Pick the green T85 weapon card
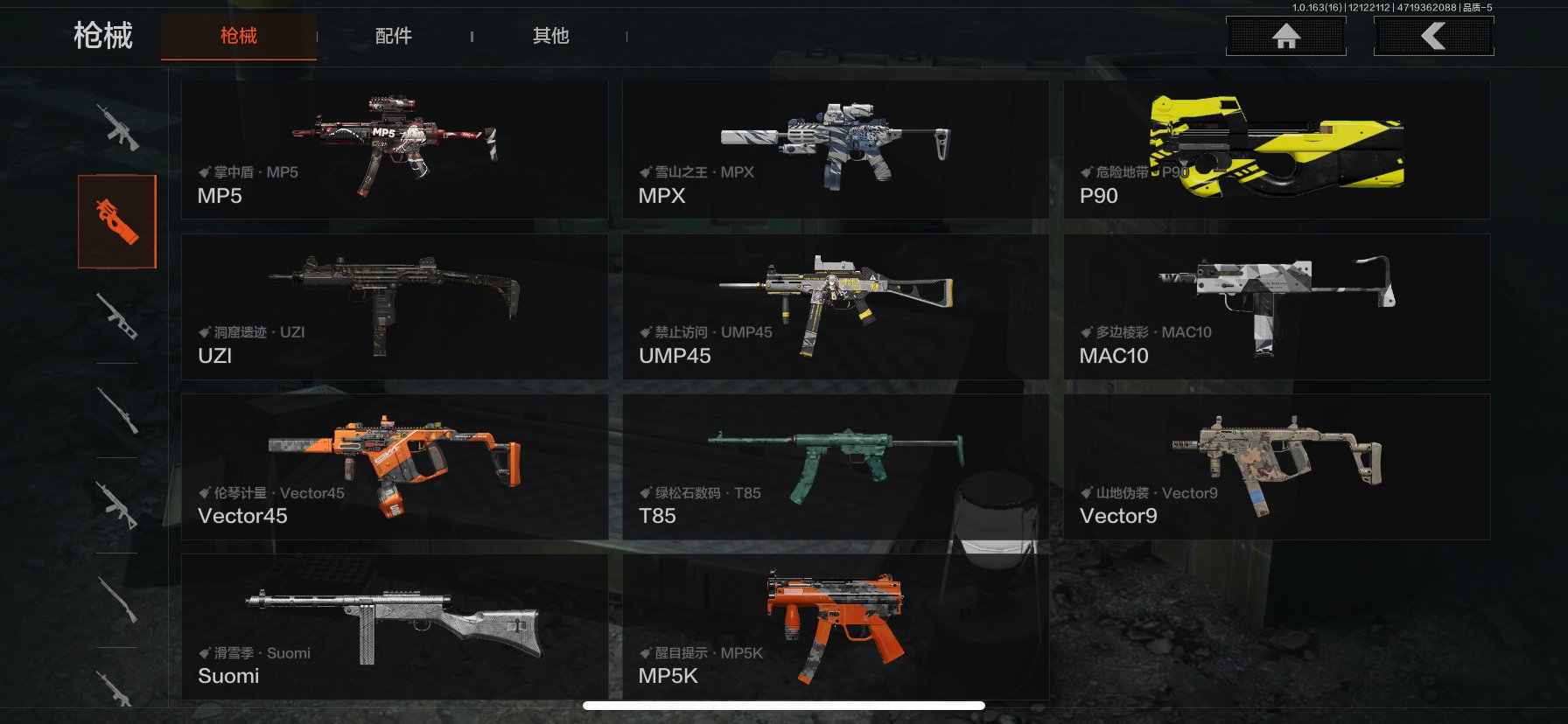 (x=835, y=466)
